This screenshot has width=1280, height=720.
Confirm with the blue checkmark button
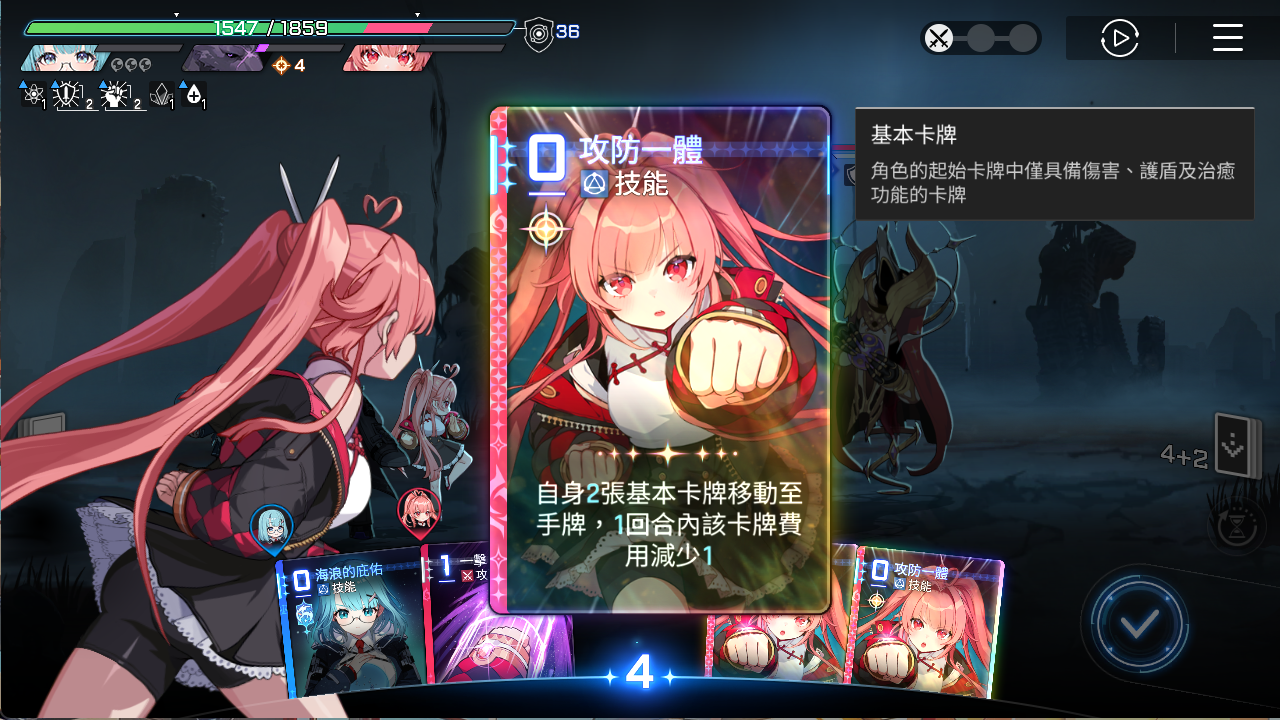tap(1139, 625)
